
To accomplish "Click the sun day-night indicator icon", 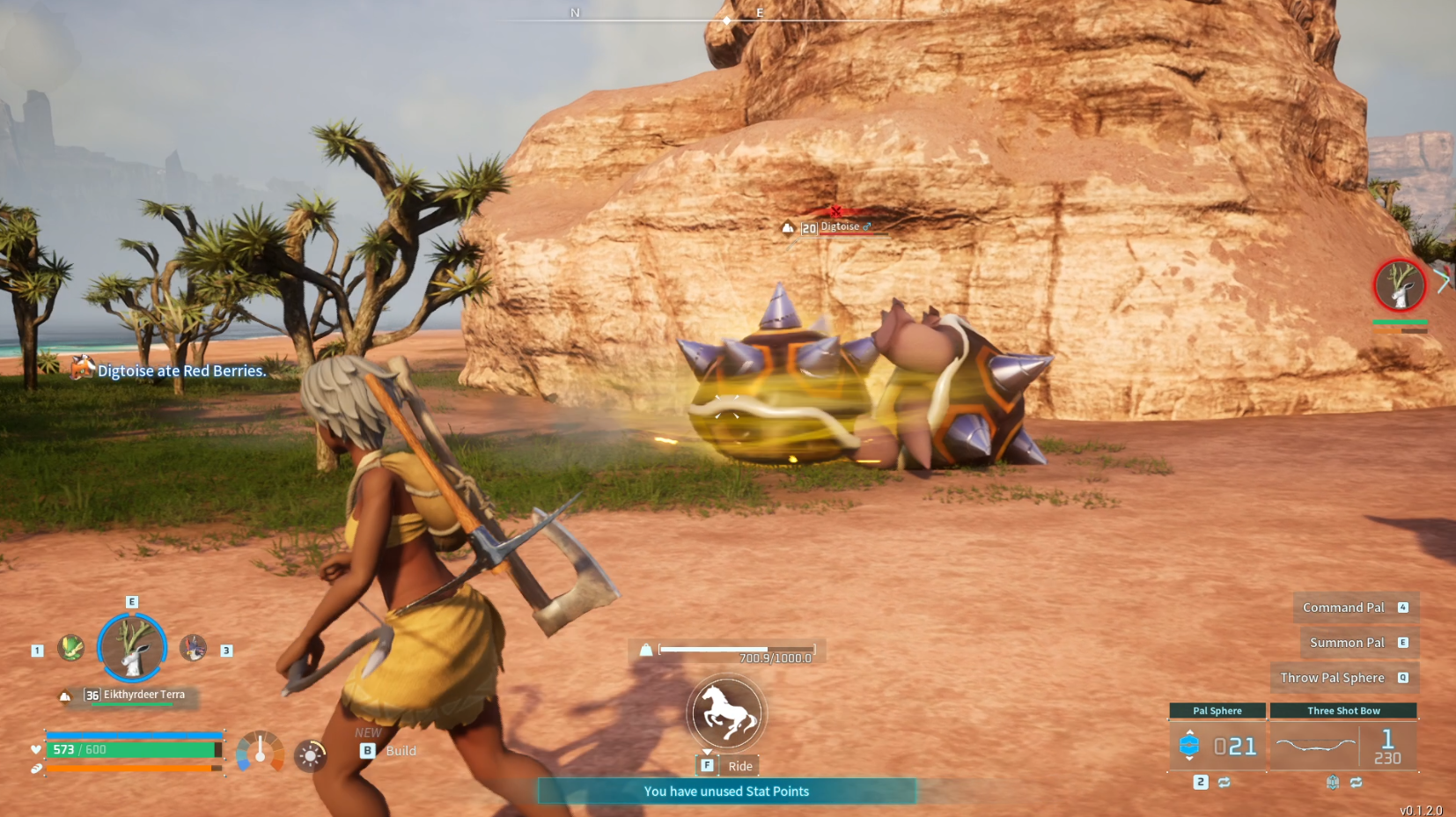I will click(x=310, y=754).
